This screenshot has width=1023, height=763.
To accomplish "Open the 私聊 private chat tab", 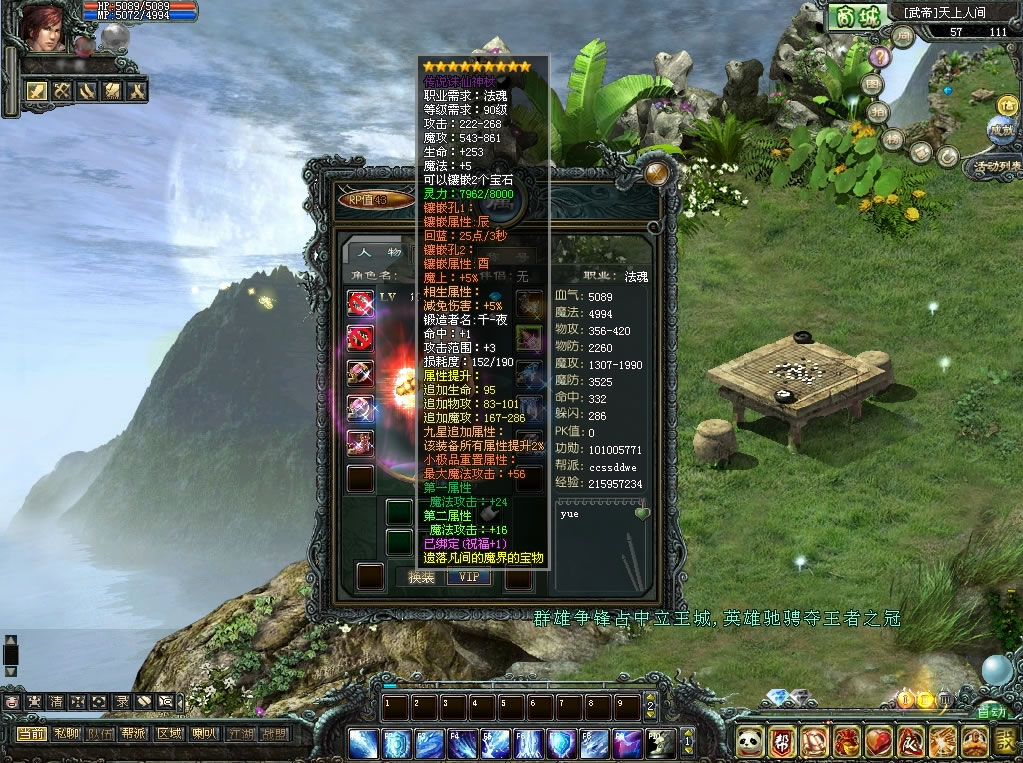I will tap(67, 733).
